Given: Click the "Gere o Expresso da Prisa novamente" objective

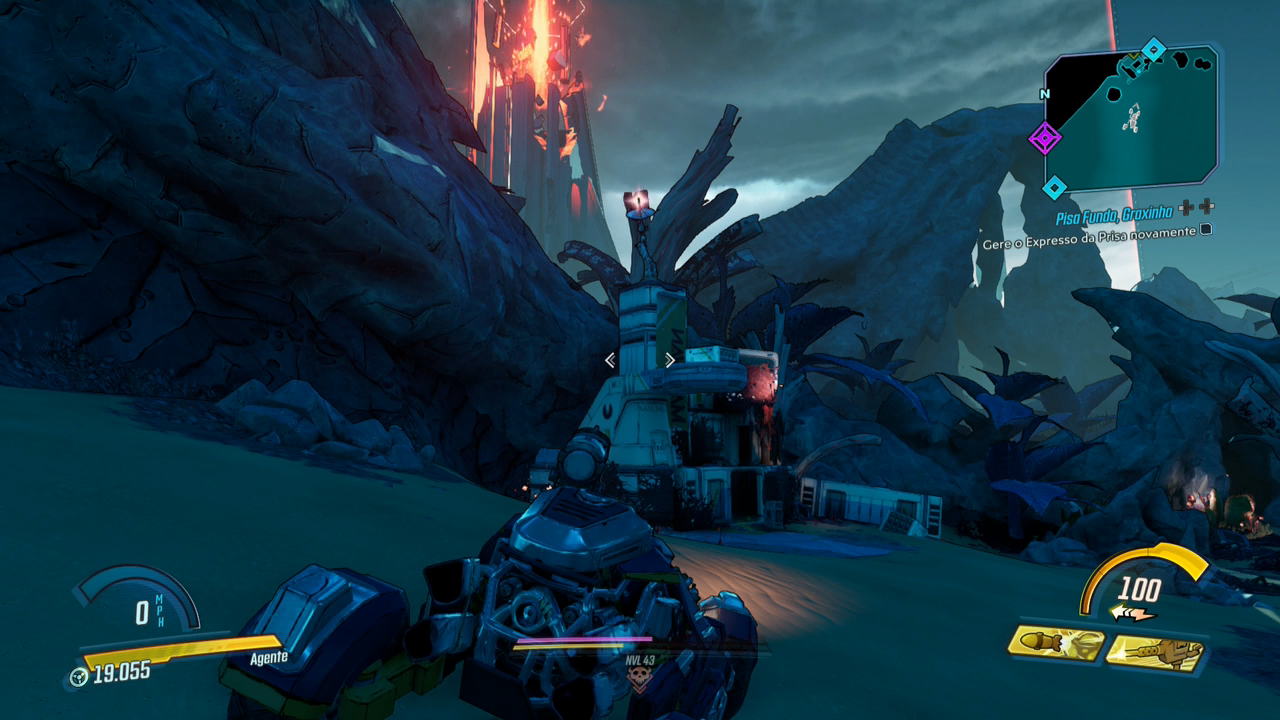Looking at the screenshot, I should (x=1088, y=231).
